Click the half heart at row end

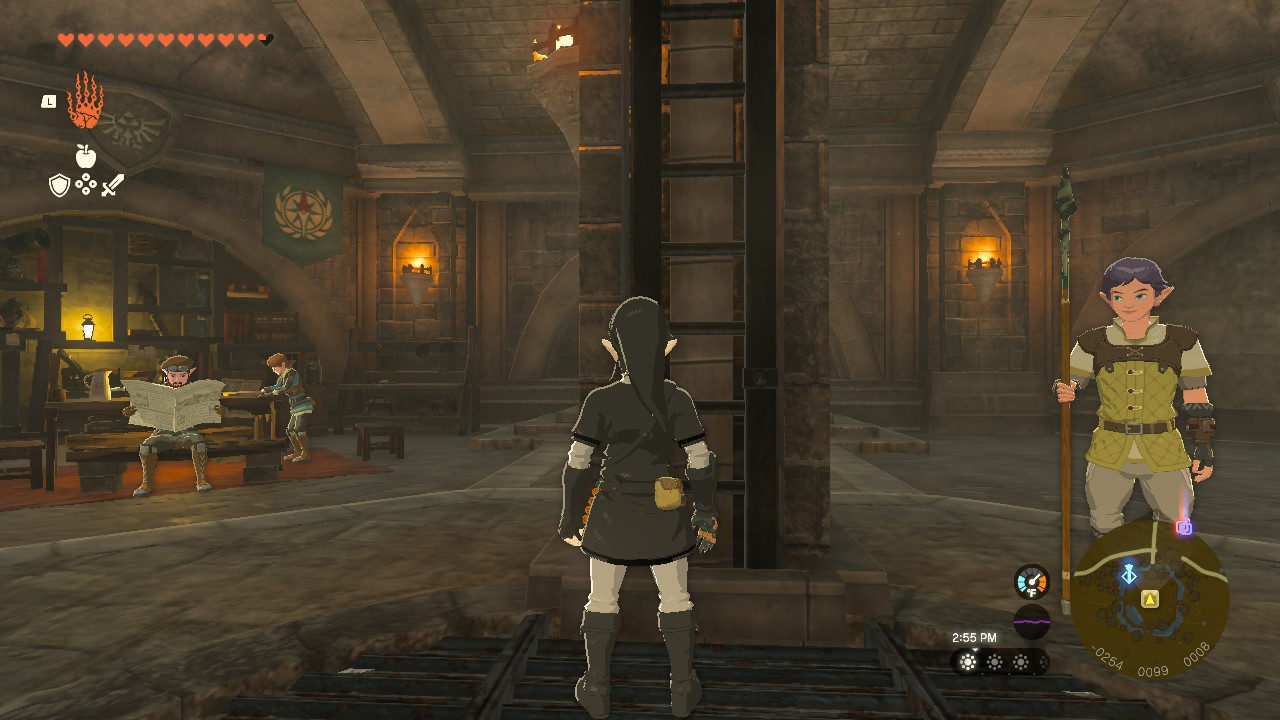(x=265, y=38)
